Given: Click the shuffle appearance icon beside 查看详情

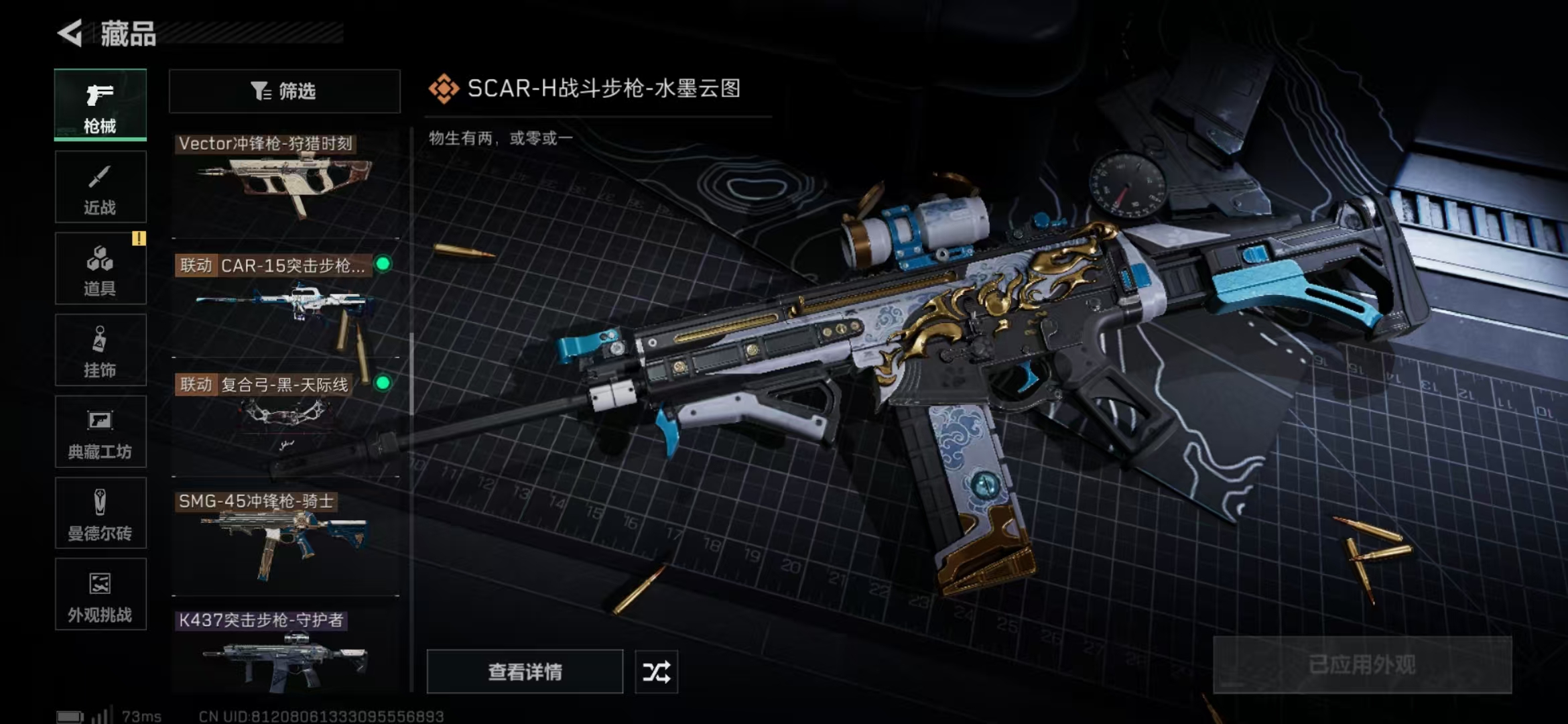Looking at the screenshot, I should point(656,671).
